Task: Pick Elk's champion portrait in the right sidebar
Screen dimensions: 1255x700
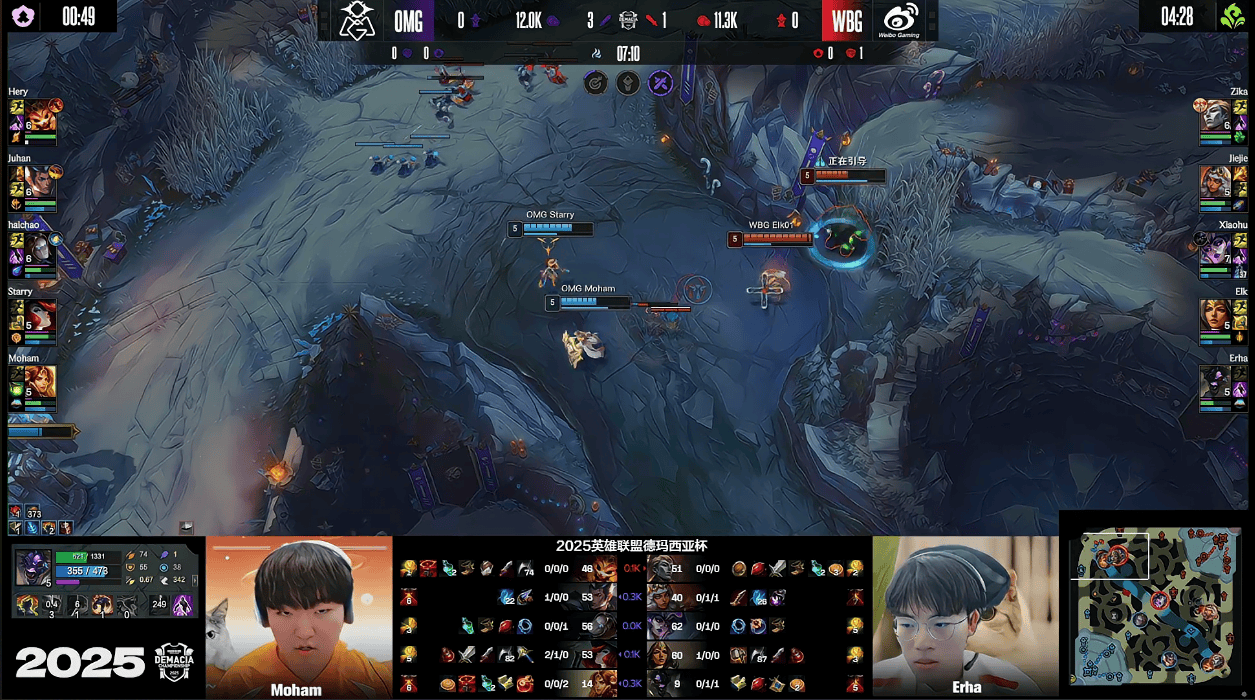Action: click(x=1215, y=315)
